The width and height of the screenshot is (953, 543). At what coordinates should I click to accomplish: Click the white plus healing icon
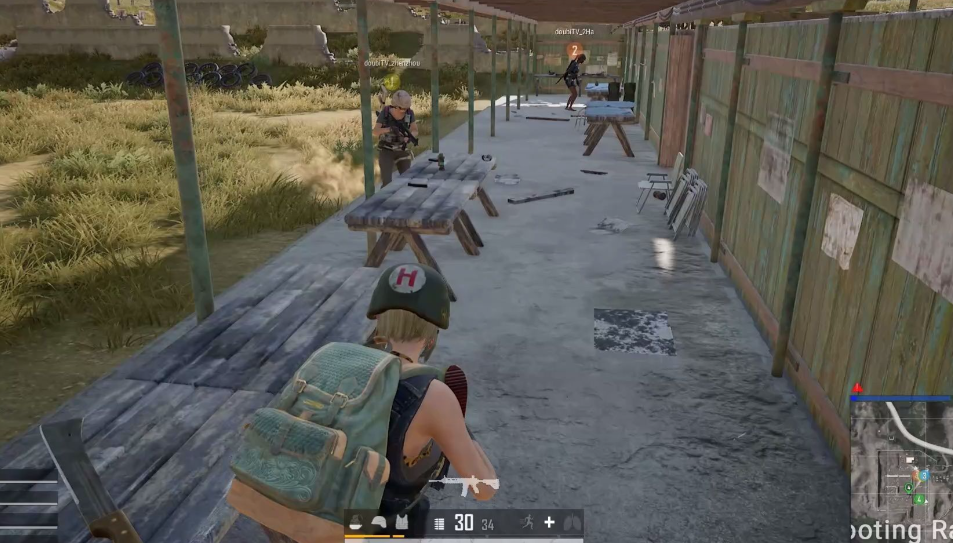549,522
